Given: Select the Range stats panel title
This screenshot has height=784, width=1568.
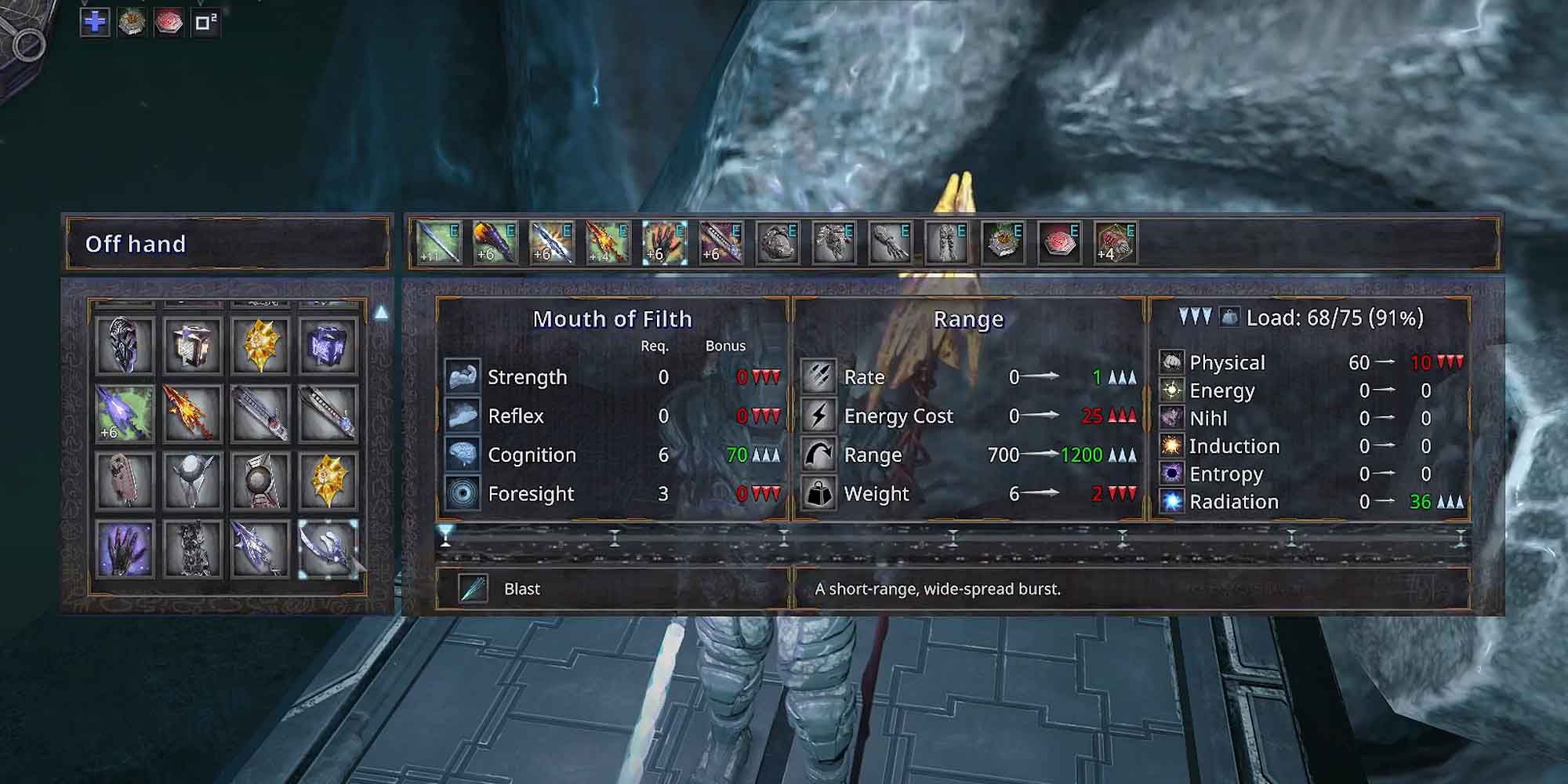Looking at the screenshot, I should 968,319.
